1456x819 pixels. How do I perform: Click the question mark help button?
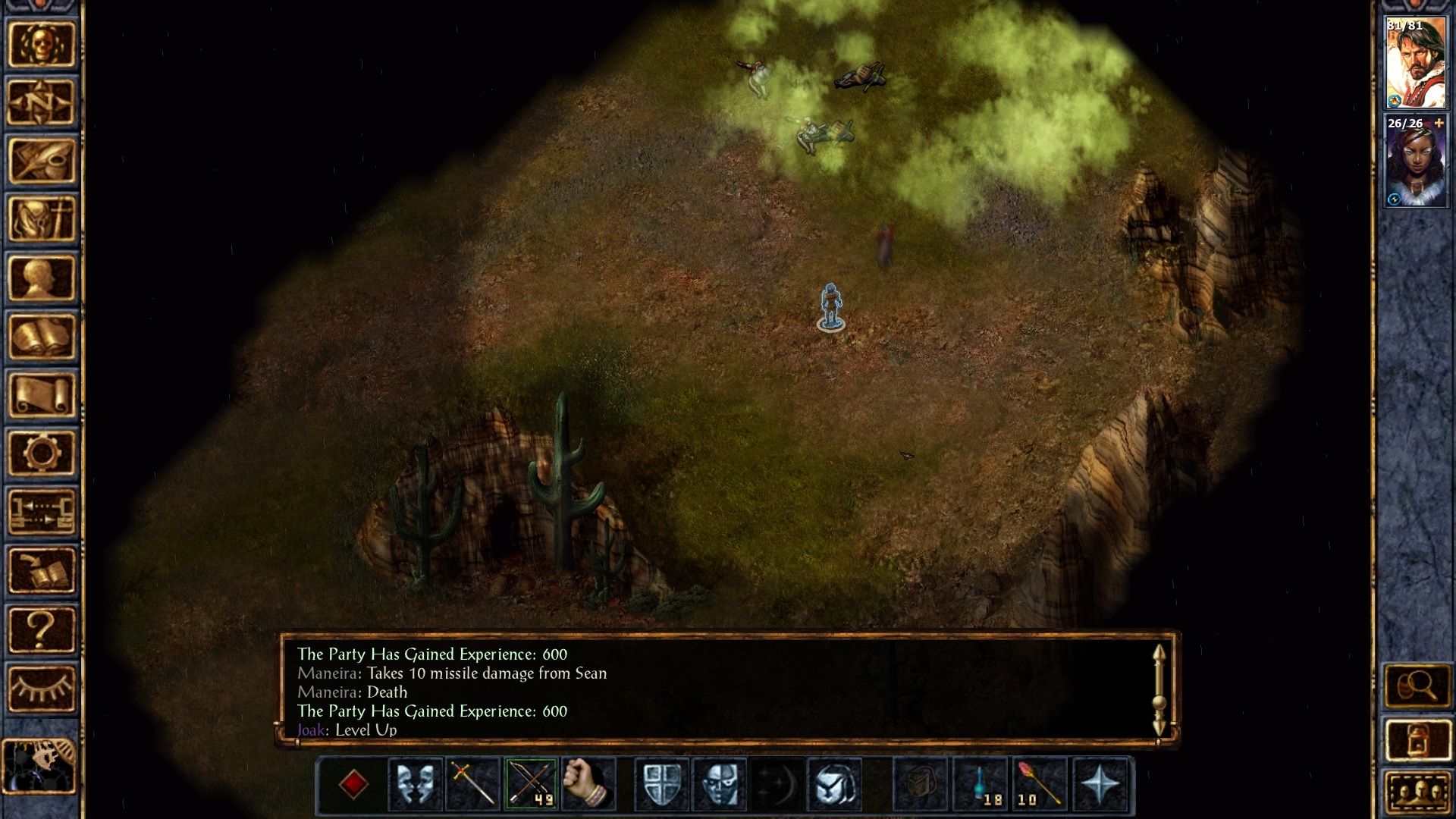point(42,629)
